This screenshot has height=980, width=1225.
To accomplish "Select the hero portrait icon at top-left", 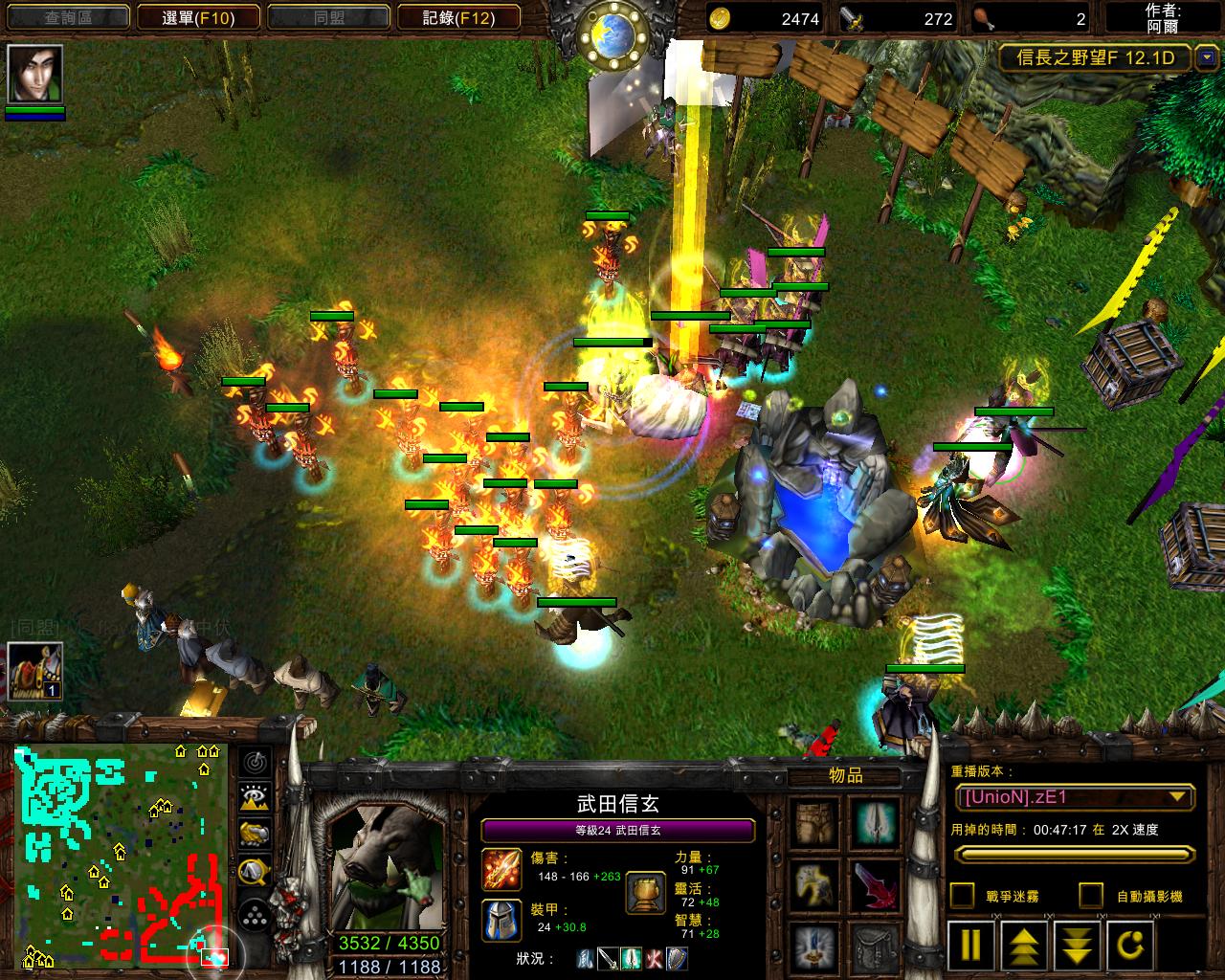I will tap(35, 74).
